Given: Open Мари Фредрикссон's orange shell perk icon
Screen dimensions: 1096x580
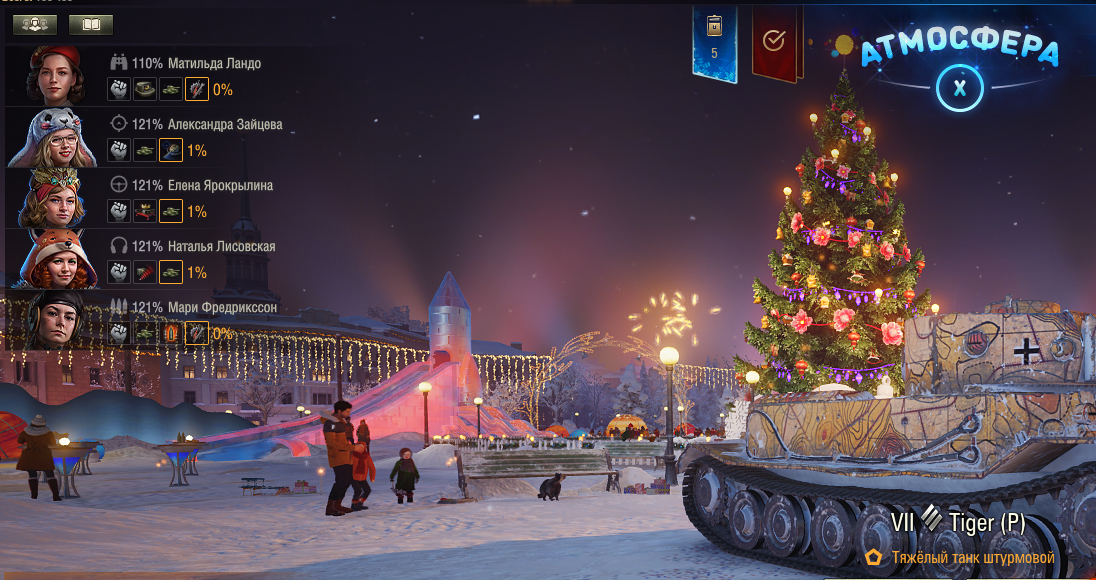Looking at the screenshot, I should tap(171, 333).
